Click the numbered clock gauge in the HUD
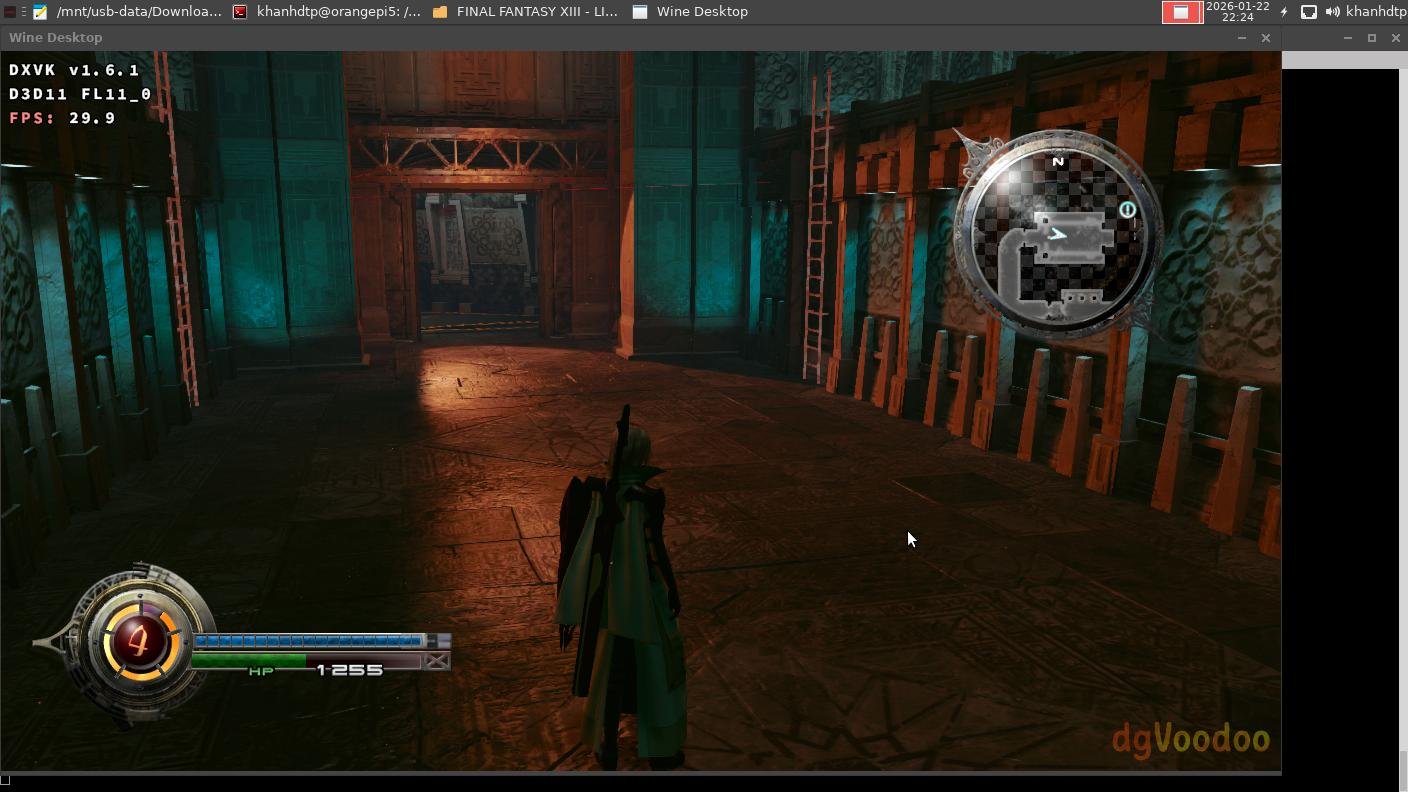 [x=139, y=640]
